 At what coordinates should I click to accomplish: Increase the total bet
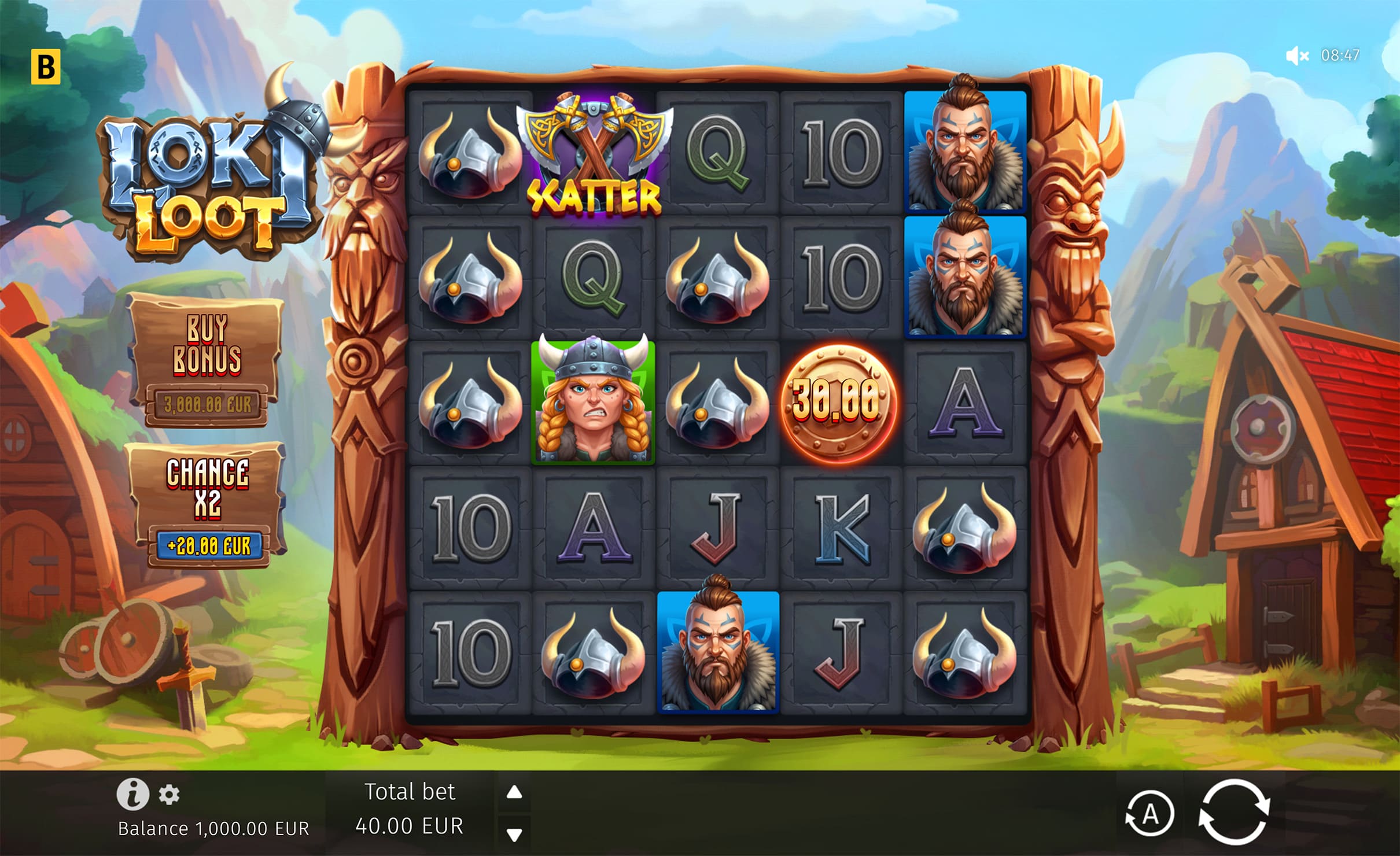(514, 792)
